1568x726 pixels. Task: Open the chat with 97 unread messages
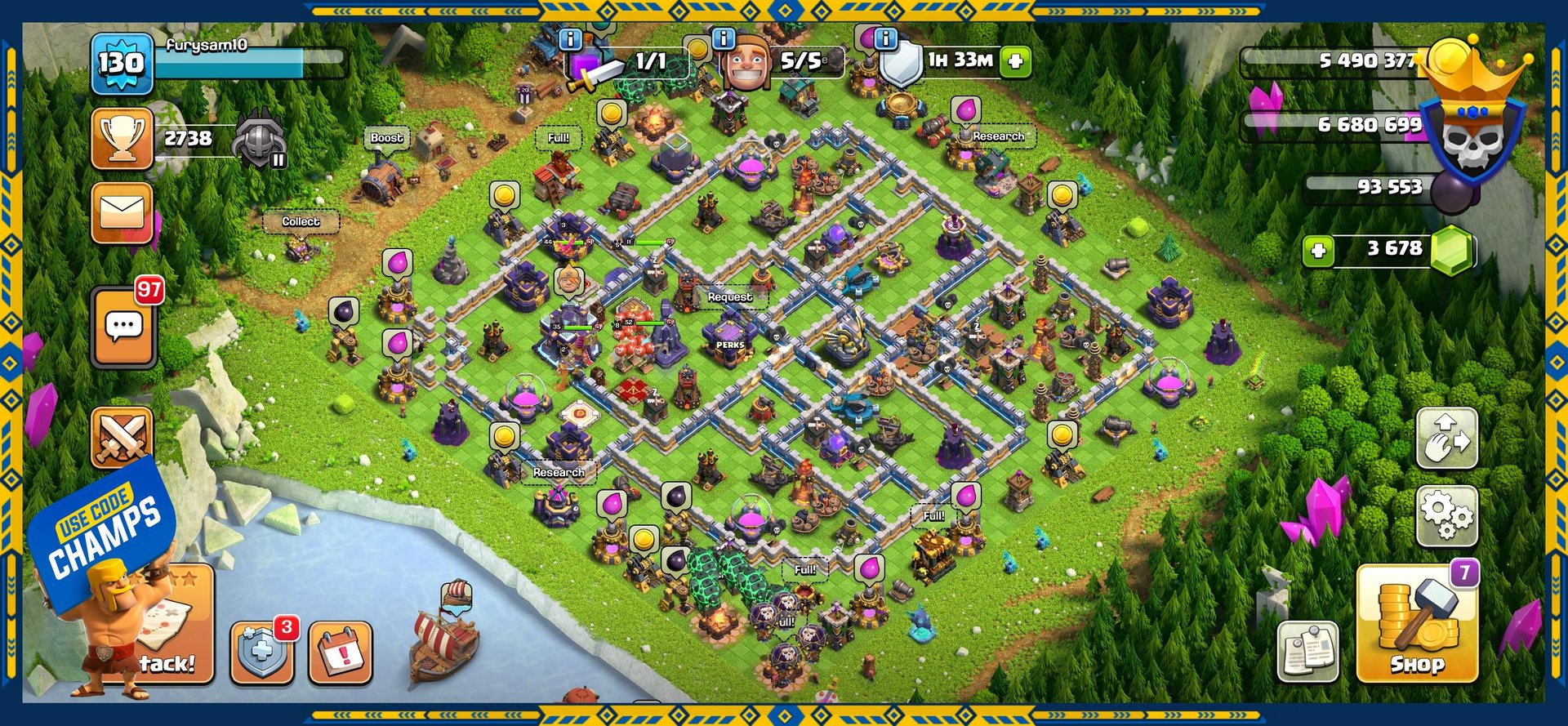coord(123,327)
